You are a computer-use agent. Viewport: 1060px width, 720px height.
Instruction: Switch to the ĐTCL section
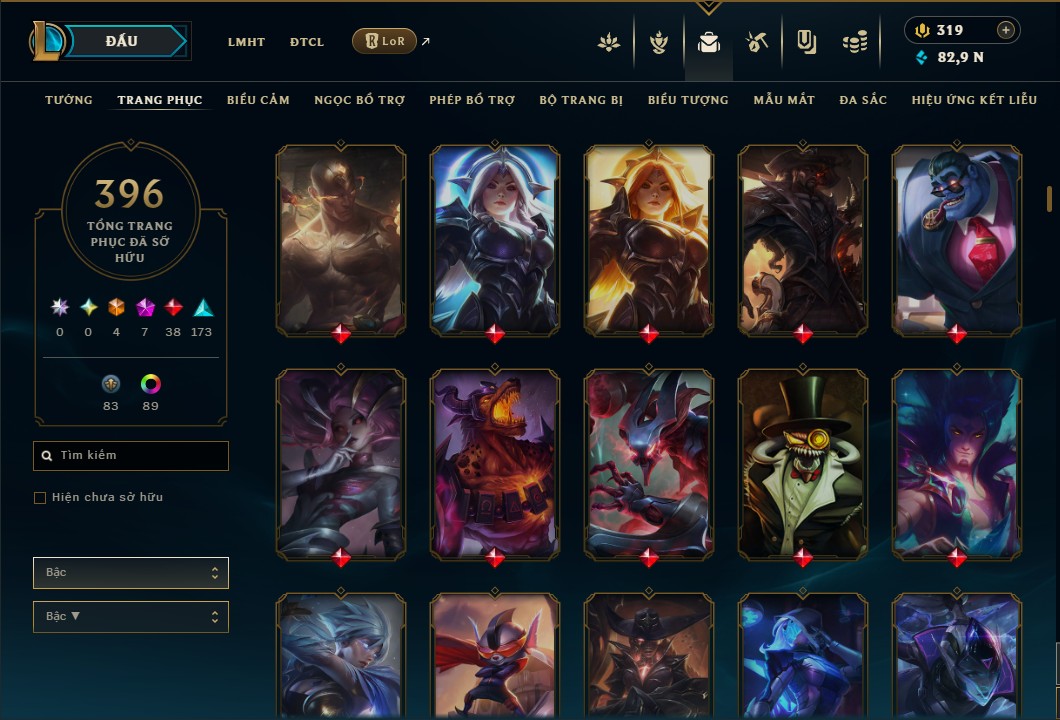click(x=307, y=42)
